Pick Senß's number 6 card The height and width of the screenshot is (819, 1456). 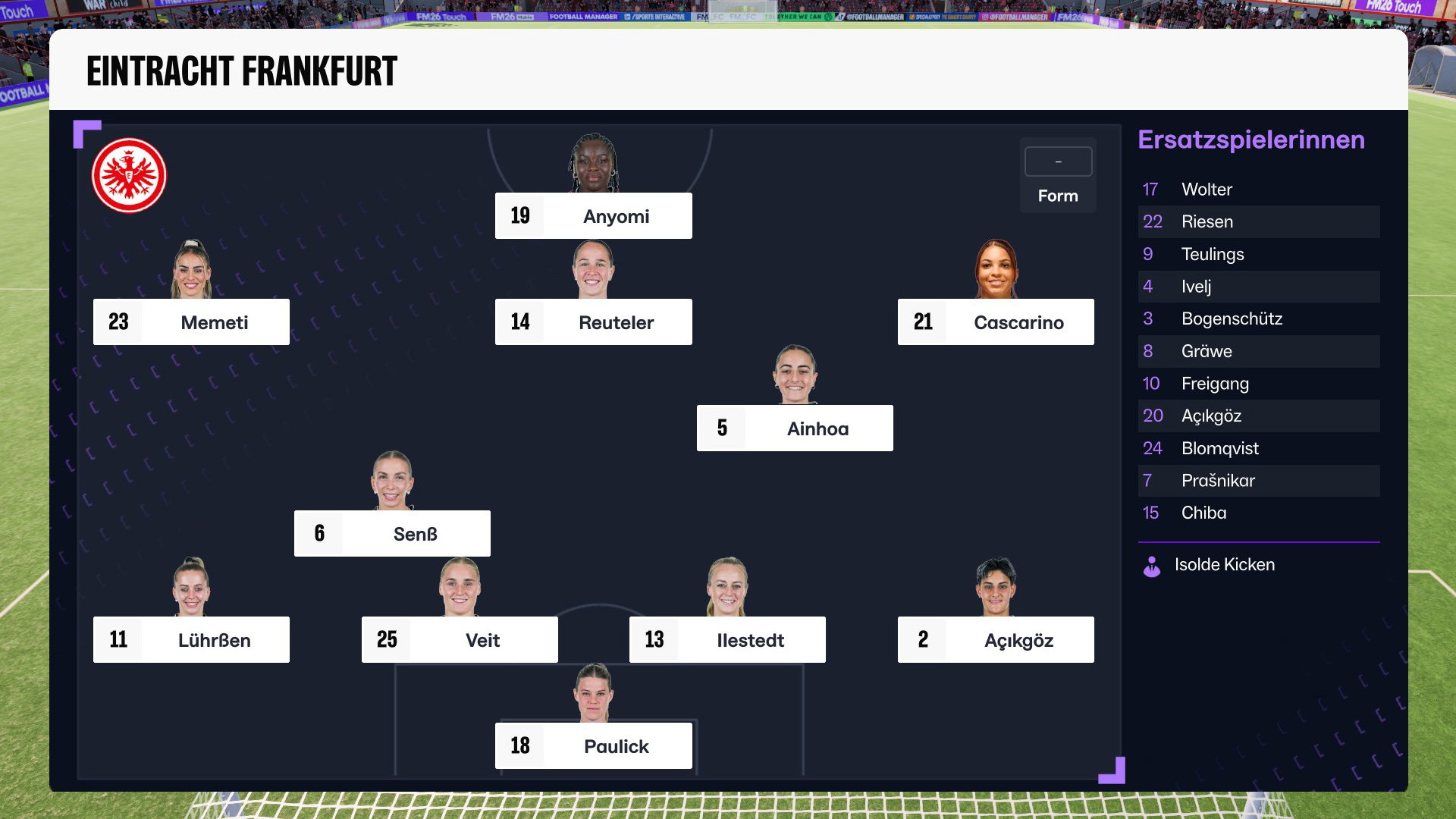pyautogui.click(x=392, y=534)
